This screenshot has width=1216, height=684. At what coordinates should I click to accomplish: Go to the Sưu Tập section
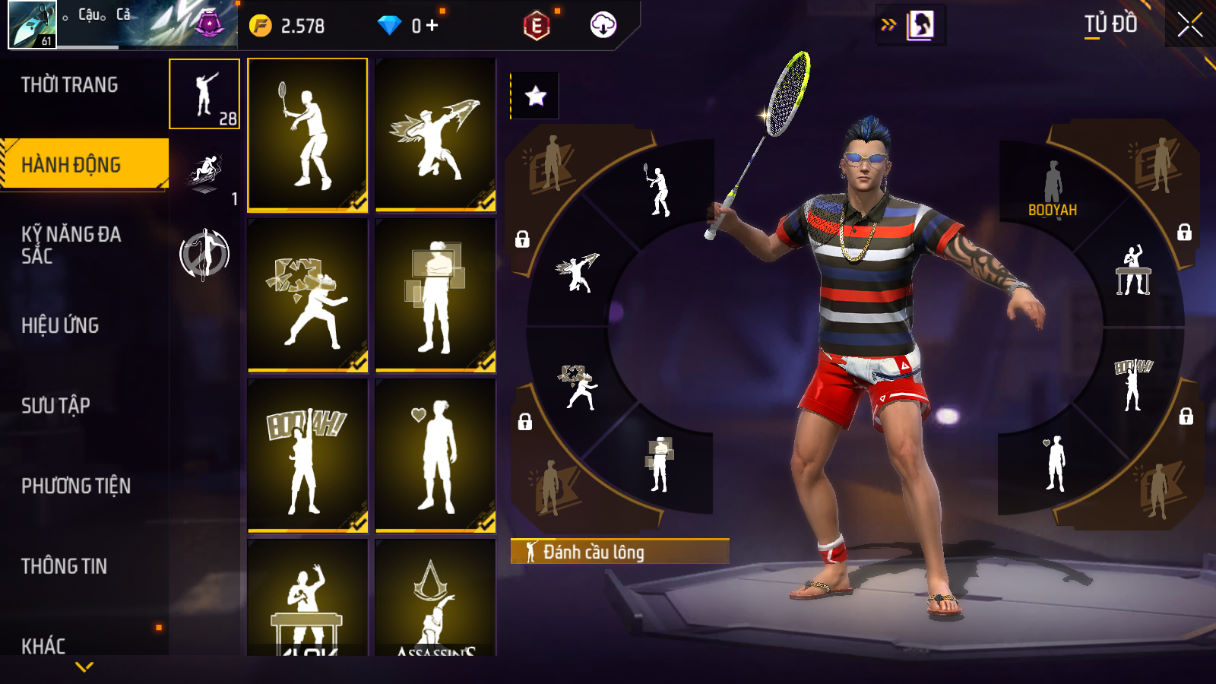click(56, 405)
